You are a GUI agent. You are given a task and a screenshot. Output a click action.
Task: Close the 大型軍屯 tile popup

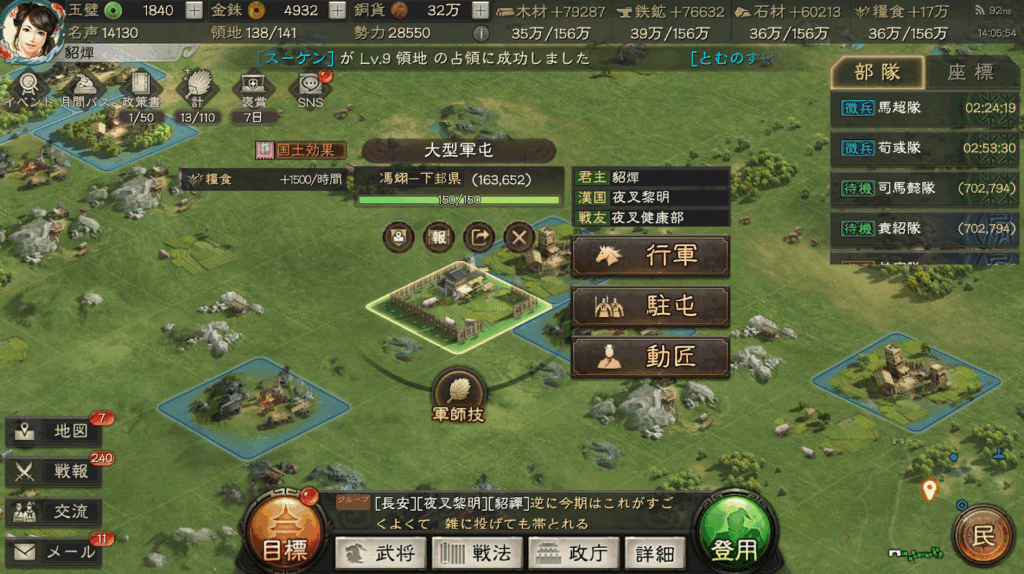(518, 237)
